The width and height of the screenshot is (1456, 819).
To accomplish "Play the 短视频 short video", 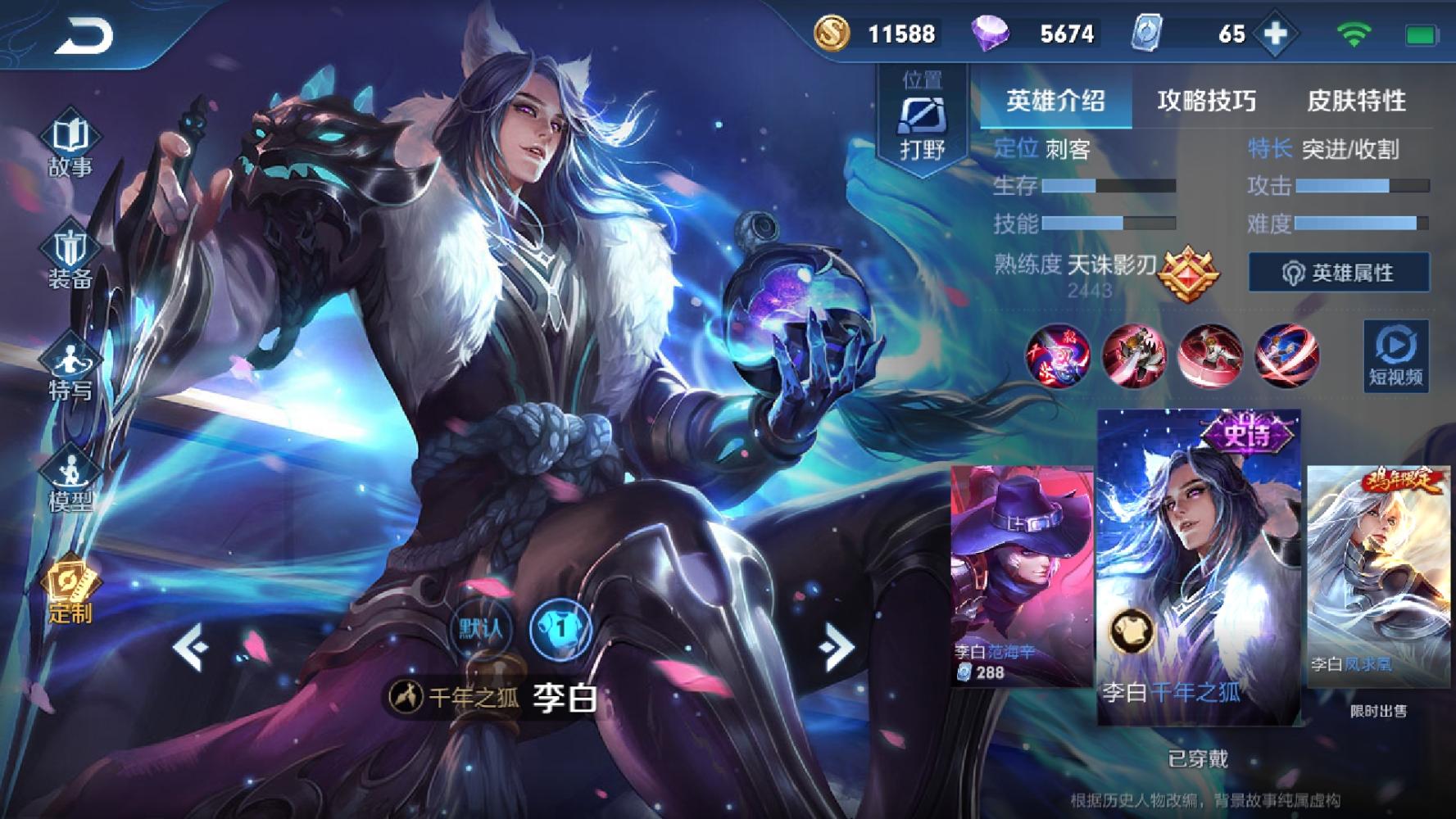I will click(x=1396, y=356).
